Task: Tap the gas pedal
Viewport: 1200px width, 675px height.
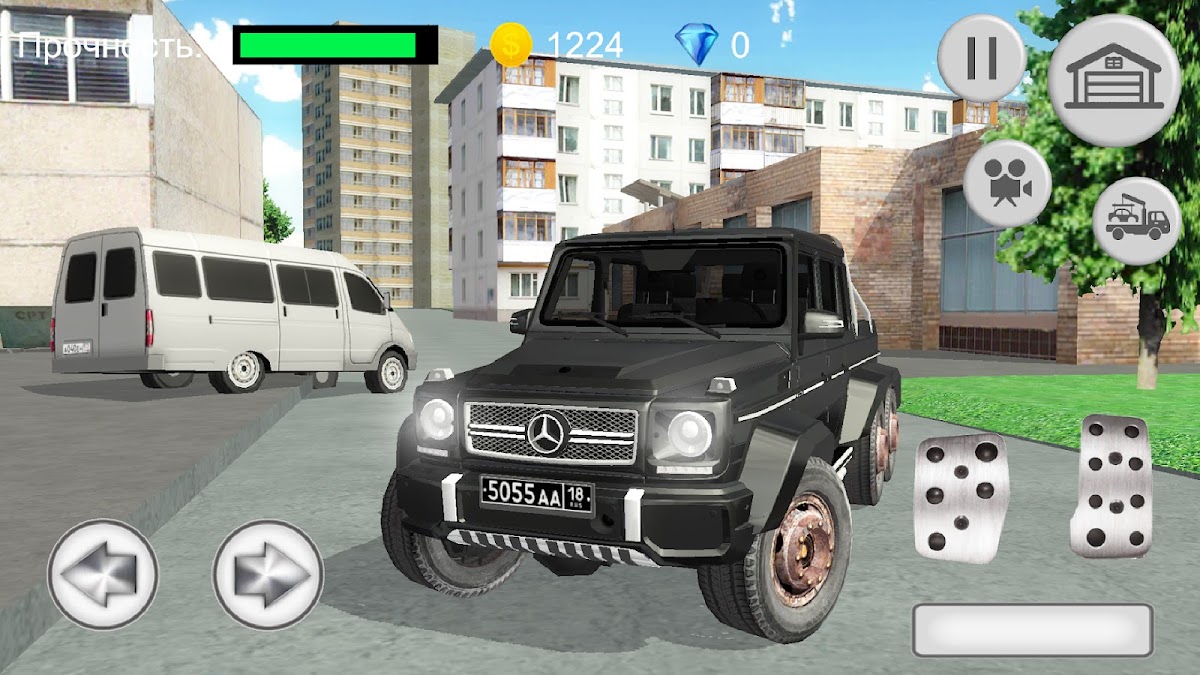Action: click(x=1112, y=485)
